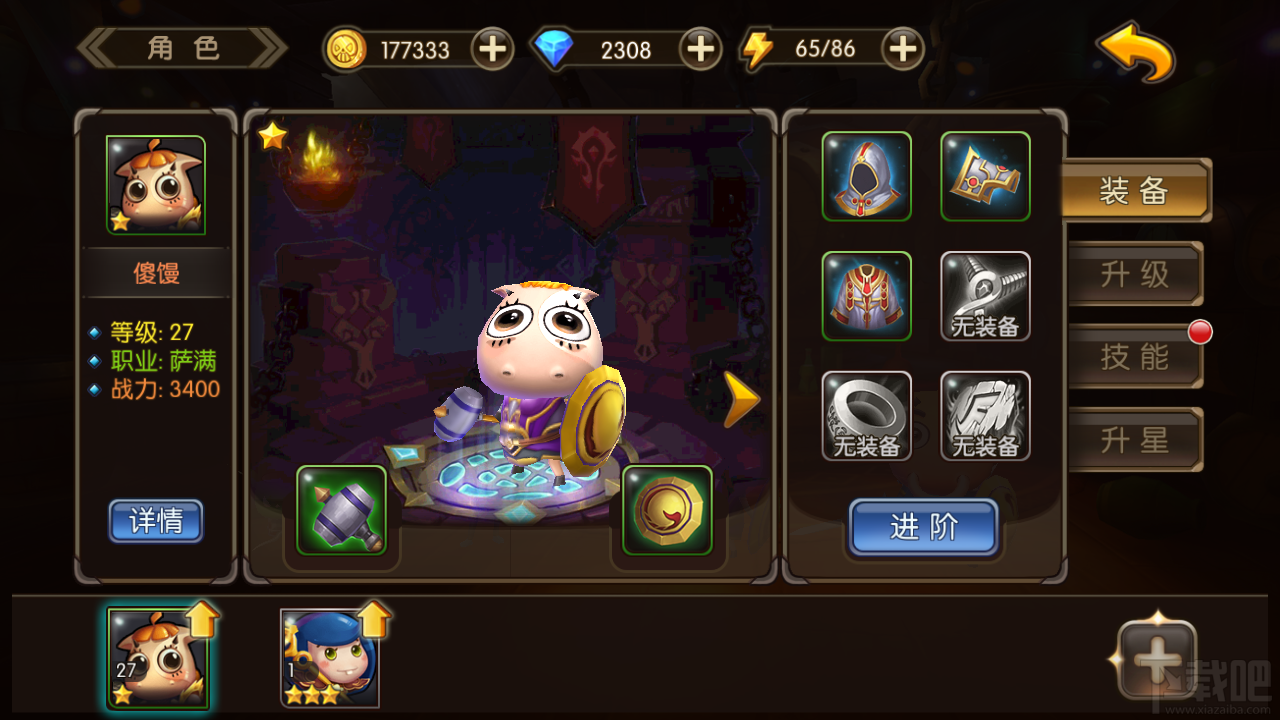1280x720 pixels.
Task: Open the chest armor equipment slot
Action: (866, 296)
